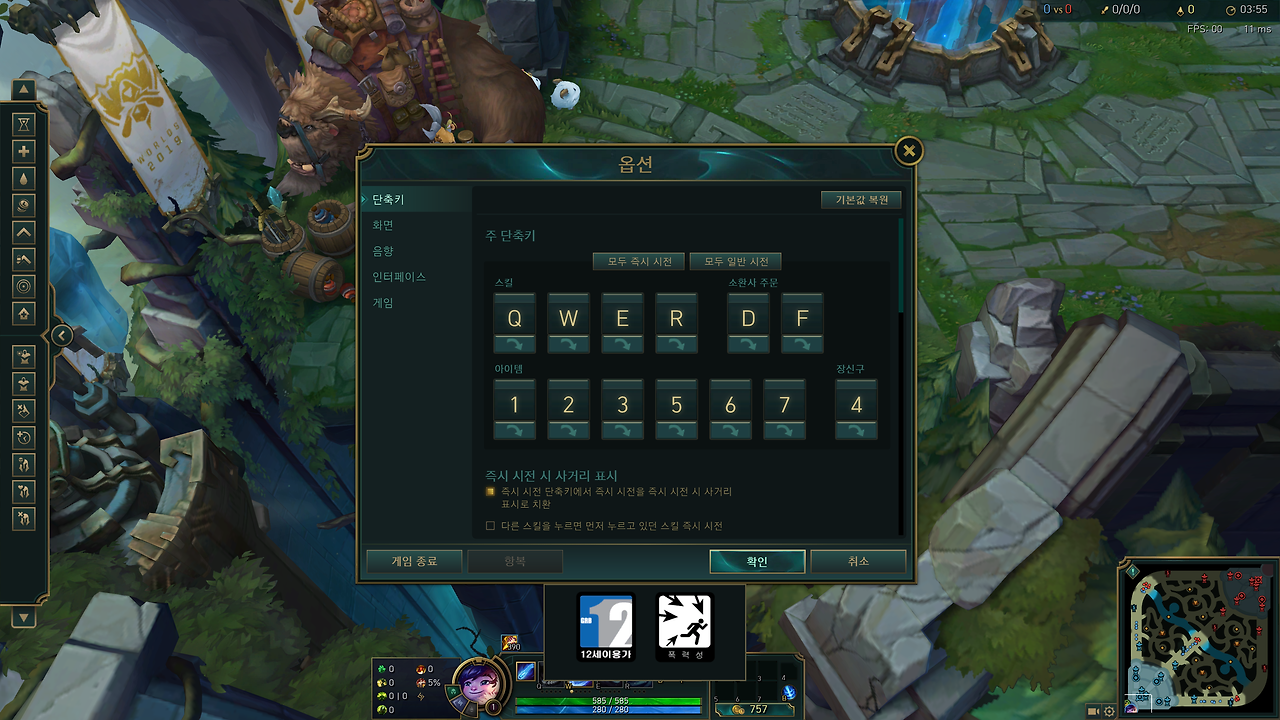Image resolution: width=1280 pixels, height=720 pixels.
Task: Click the plus health-bar icon in spectator sidebar
Action: pos(23,151)
